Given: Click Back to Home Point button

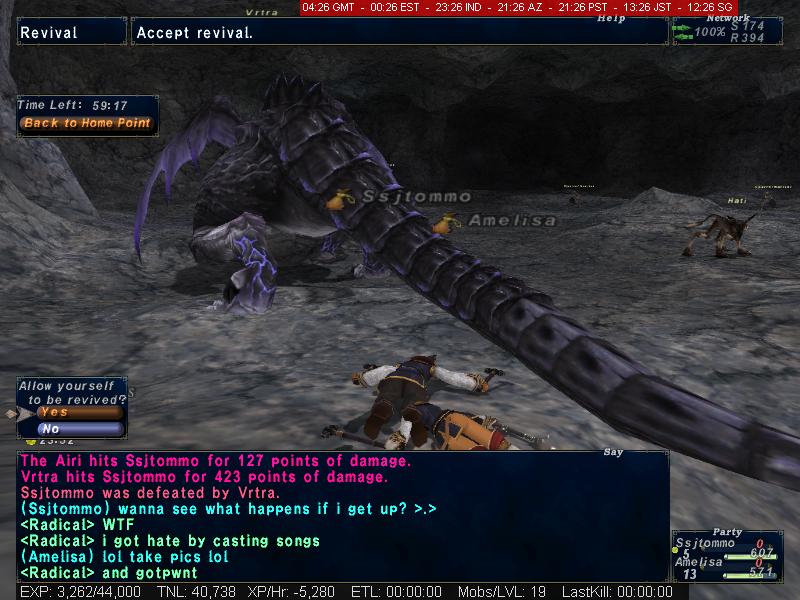Looking at the screenshot, I should click(x=87, y=124).
